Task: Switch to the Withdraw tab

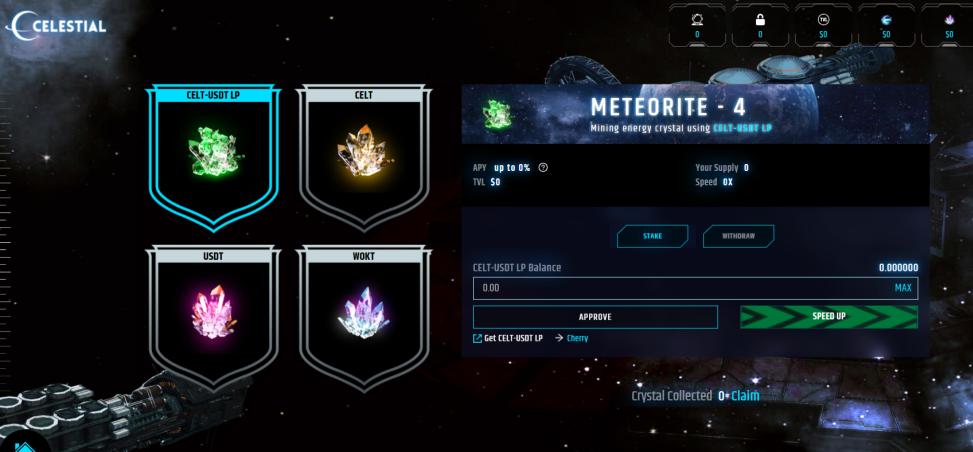Action: click(x=738, y=236)
